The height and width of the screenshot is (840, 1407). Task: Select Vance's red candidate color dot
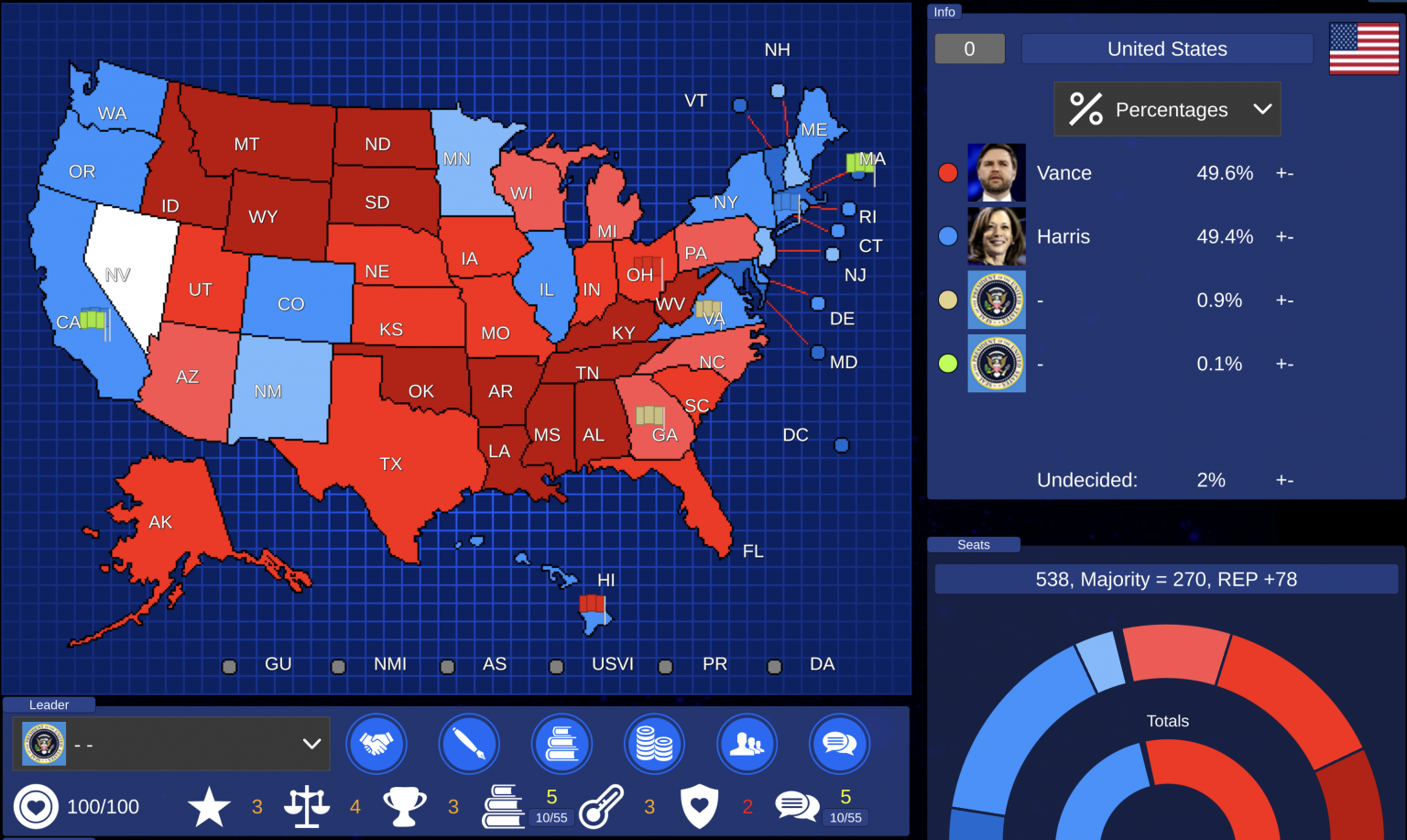tap(948, 172)
